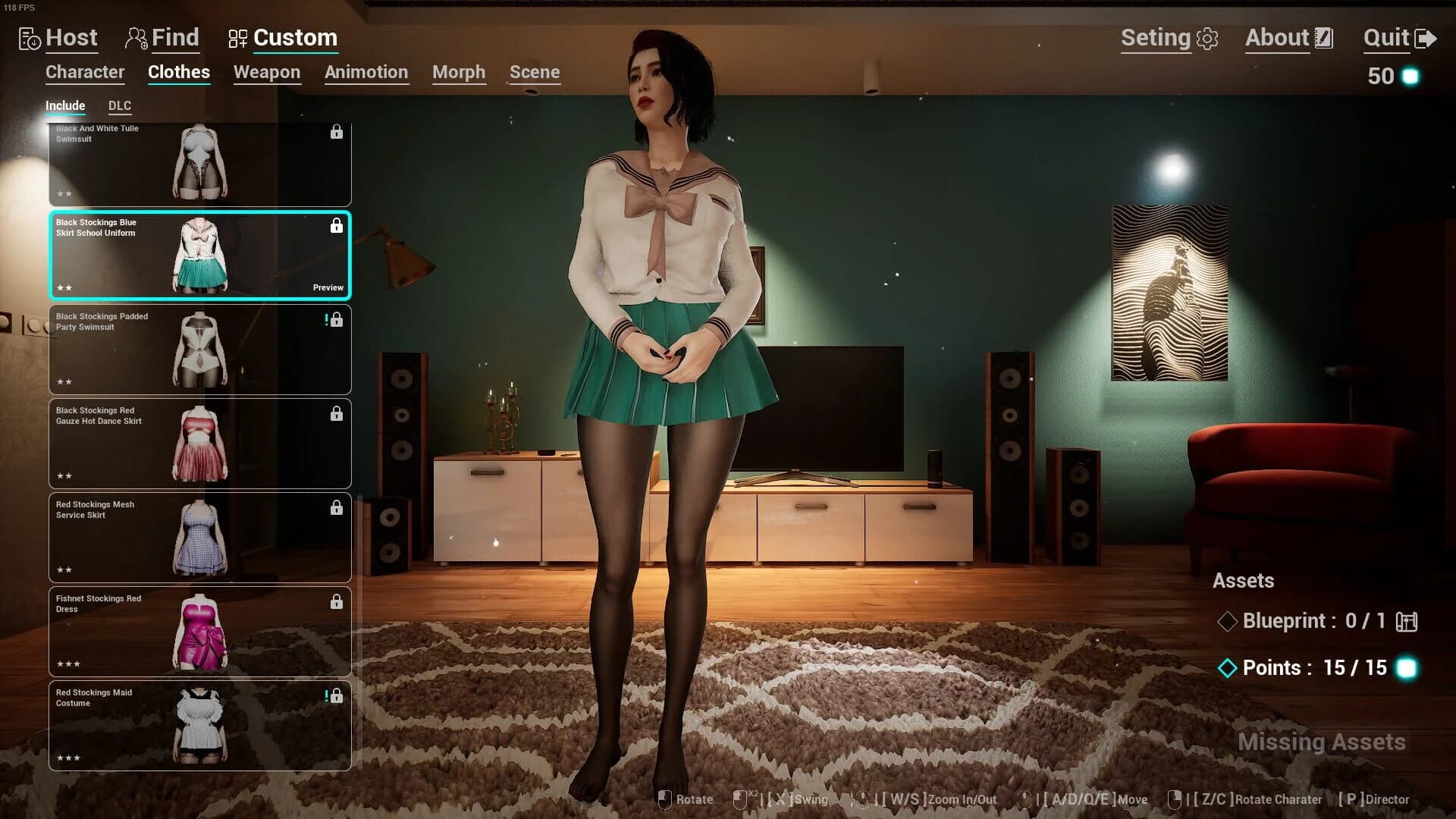
Task: Open the Morph tab
Action: coord(458,72)
